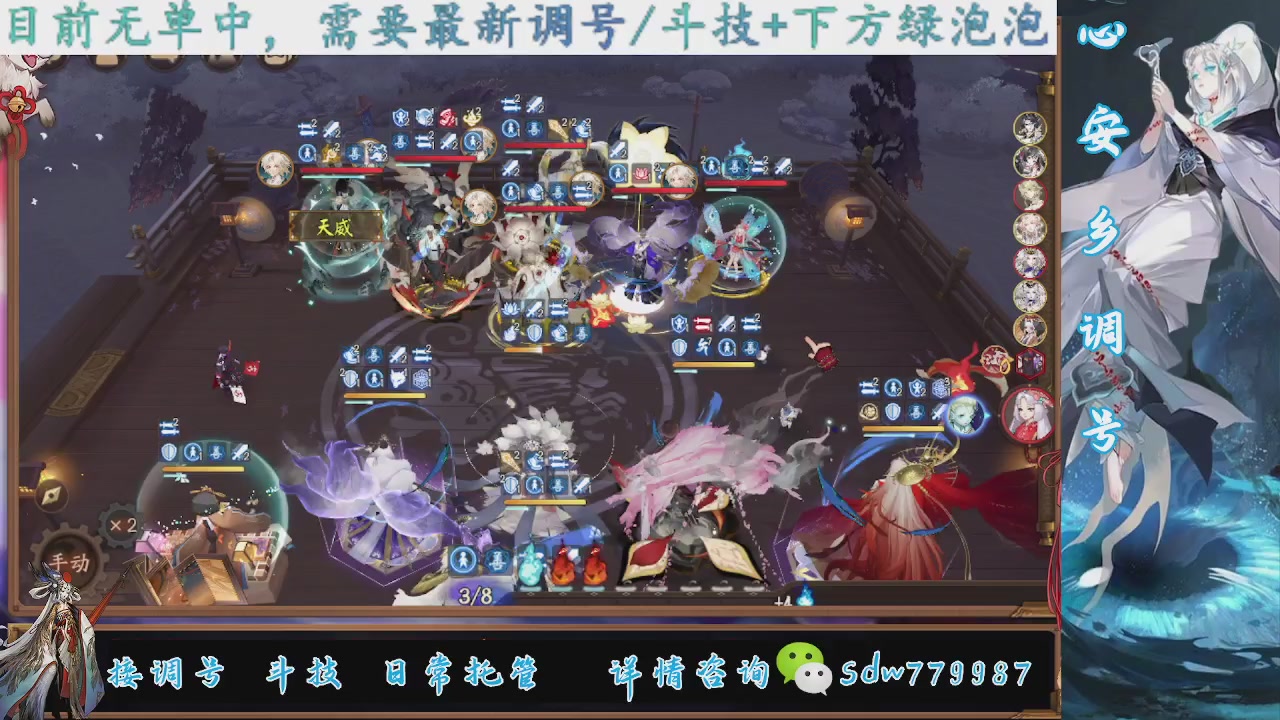Open the red-bordered enemy avatar in right list
1280x720 pixels.
(x=1031, y=196)
